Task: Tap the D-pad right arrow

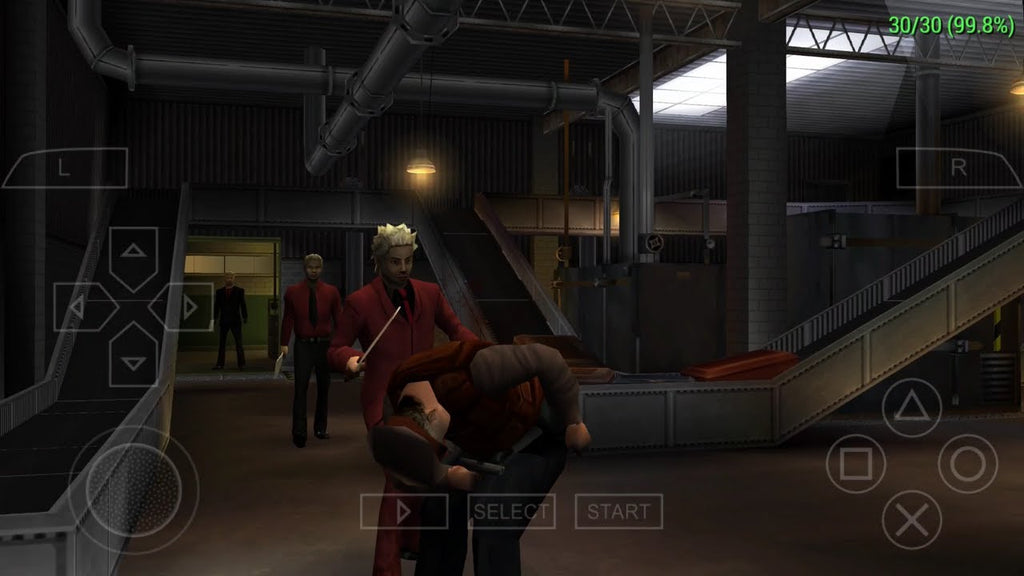Action: [182, 307]
